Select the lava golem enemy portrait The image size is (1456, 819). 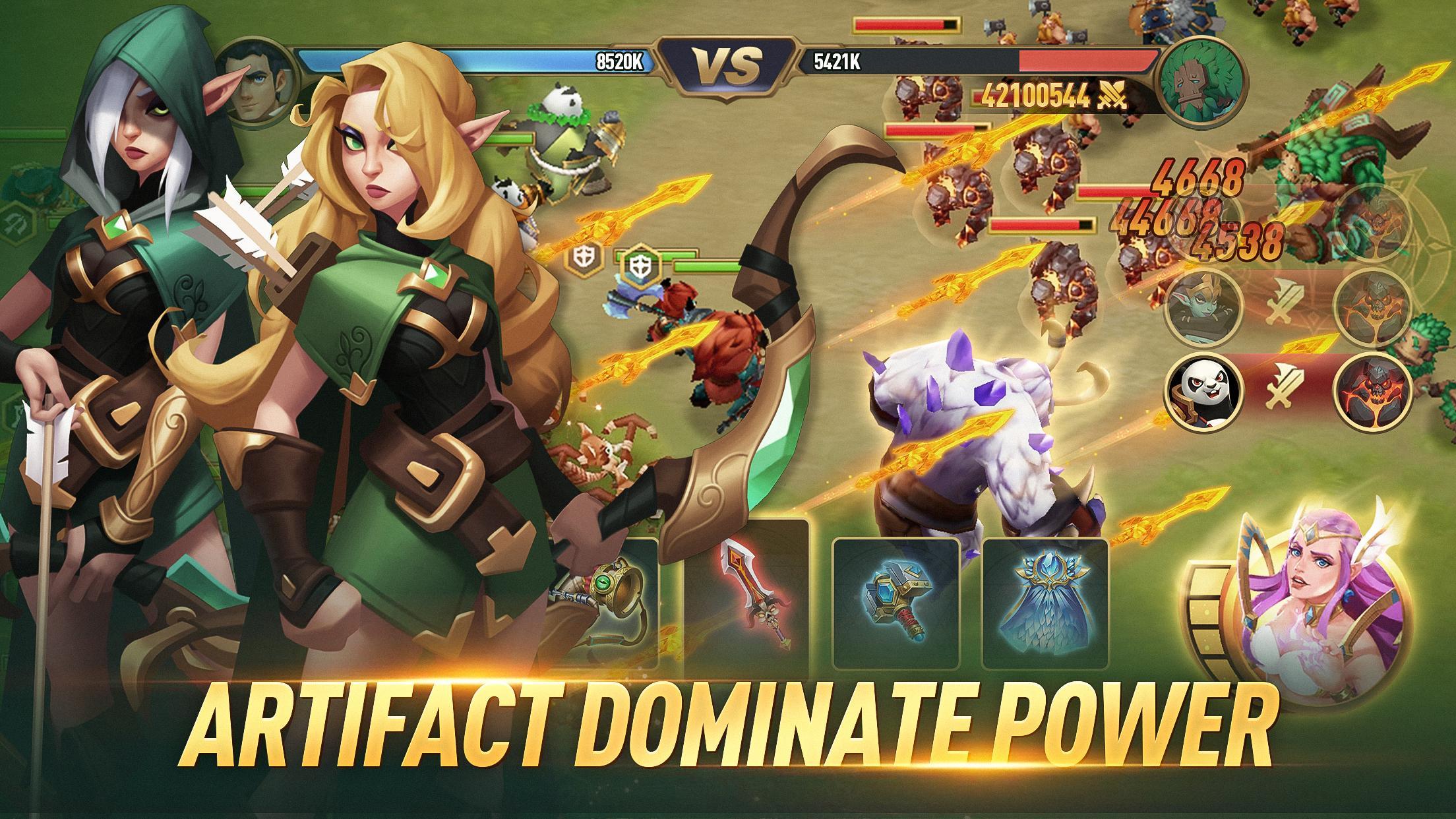pos(1374,394)
